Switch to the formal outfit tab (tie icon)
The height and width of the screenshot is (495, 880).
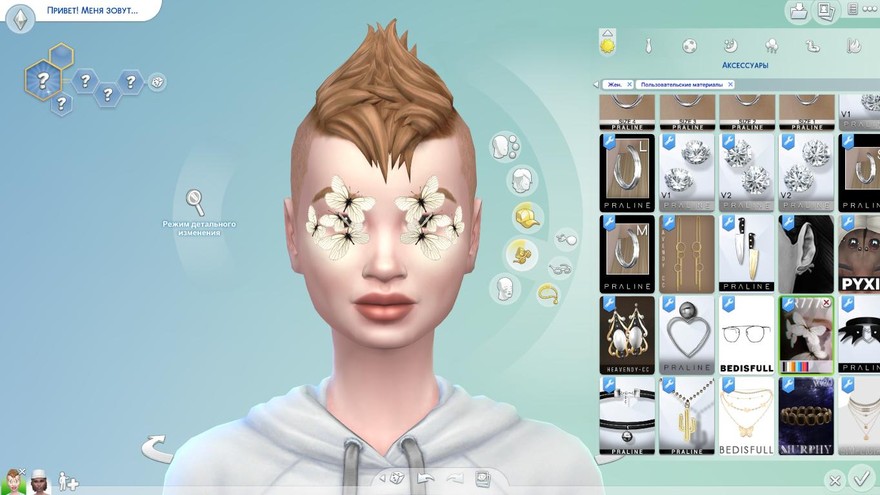pos(649,45)
